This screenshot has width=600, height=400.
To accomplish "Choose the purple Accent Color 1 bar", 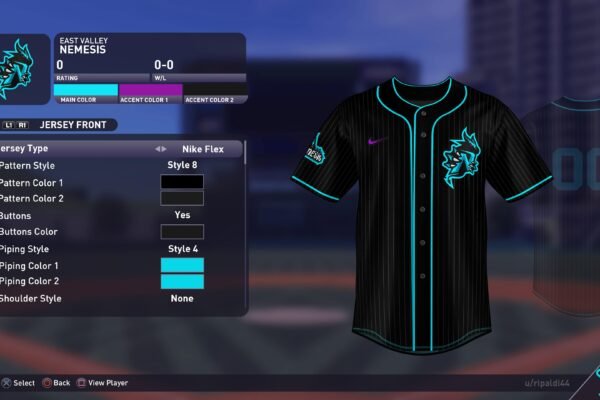I will [x=151, y=90].
